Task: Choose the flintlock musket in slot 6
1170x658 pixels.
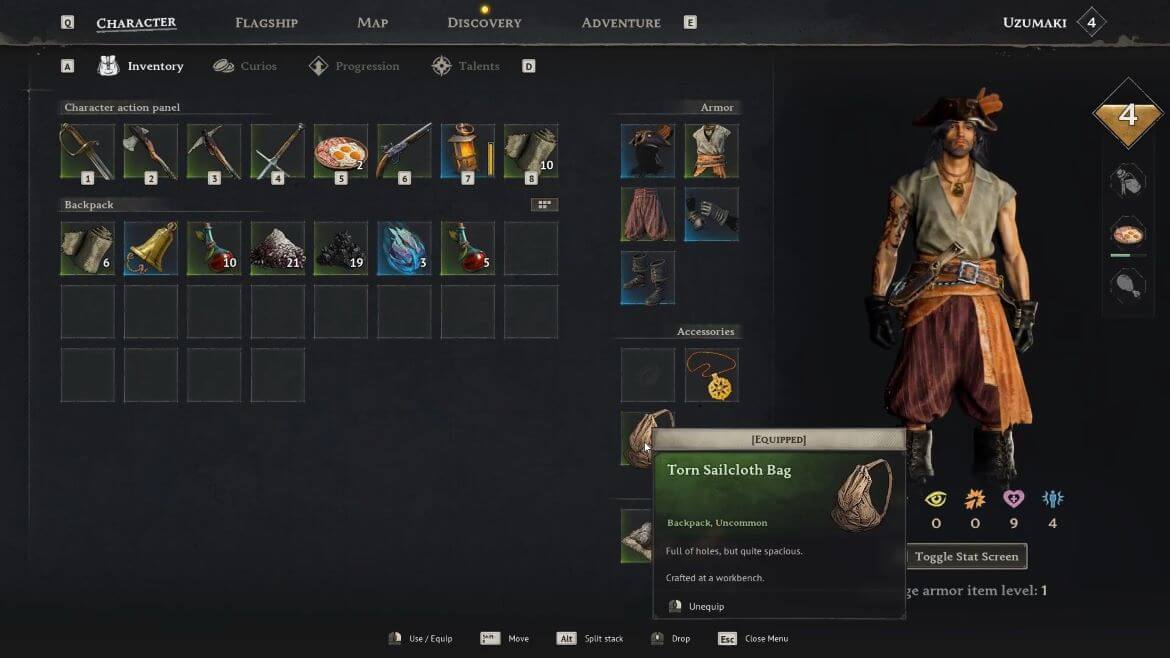Action: coord(404,151)
